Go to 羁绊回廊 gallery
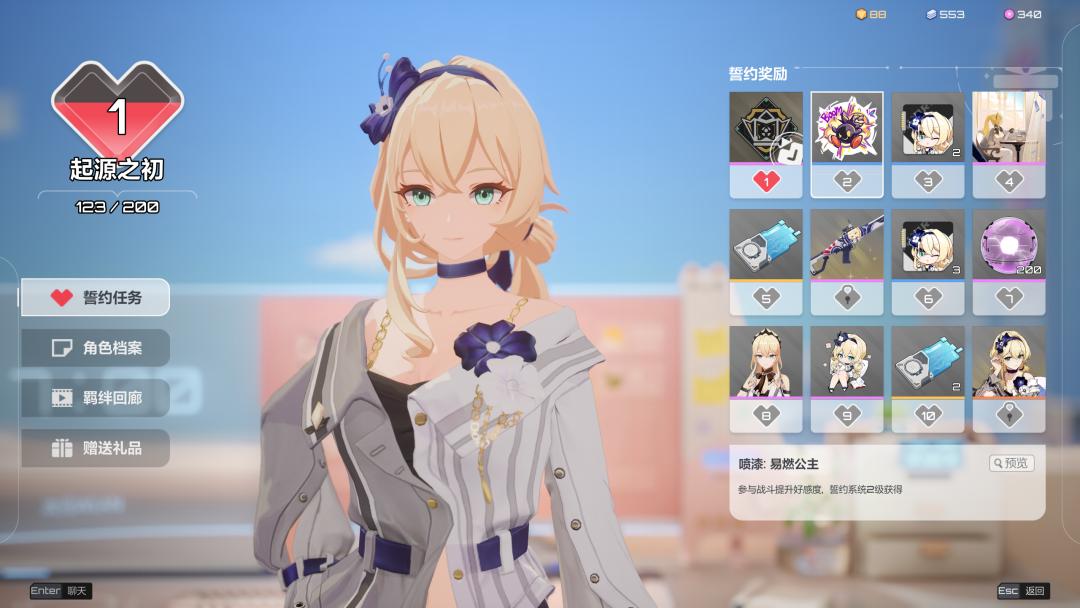 point(96,398)
